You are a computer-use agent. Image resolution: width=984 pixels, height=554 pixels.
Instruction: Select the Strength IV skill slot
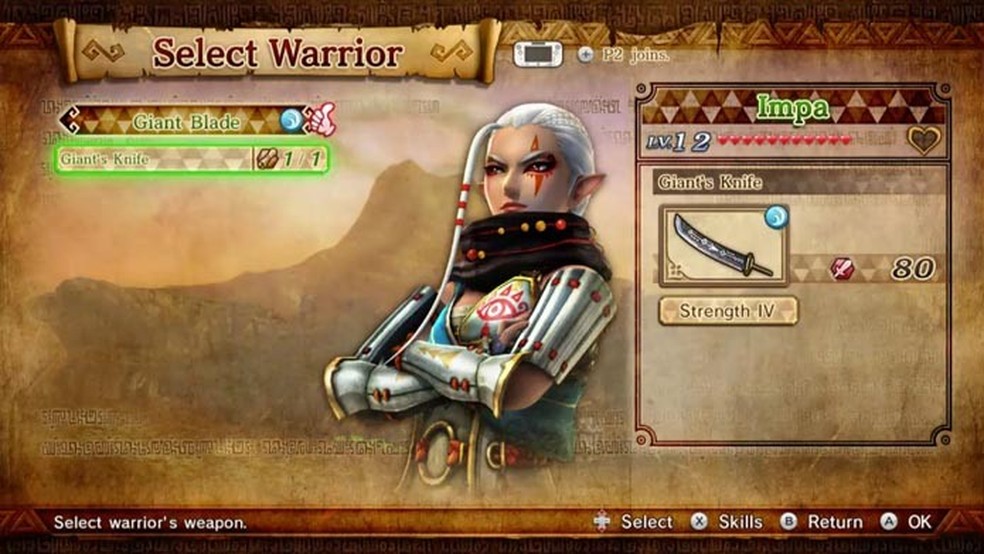(x=727, y=311)
